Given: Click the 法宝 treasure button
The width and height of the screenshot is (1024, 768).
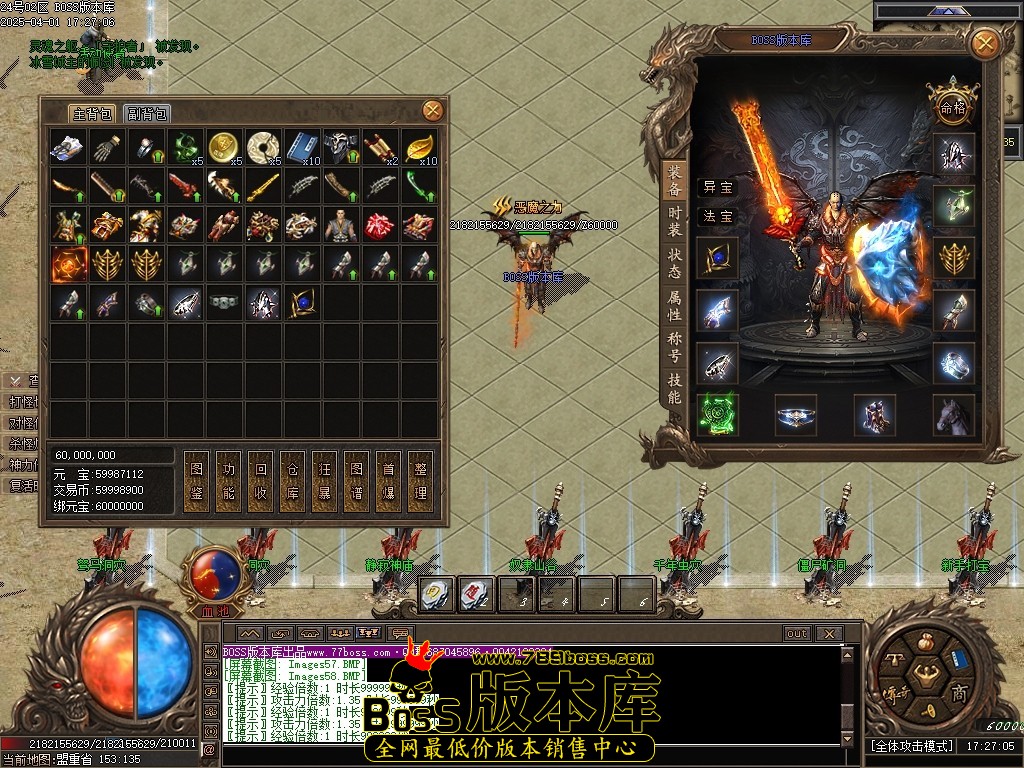Looking at the screenshot, I should 718,216.
